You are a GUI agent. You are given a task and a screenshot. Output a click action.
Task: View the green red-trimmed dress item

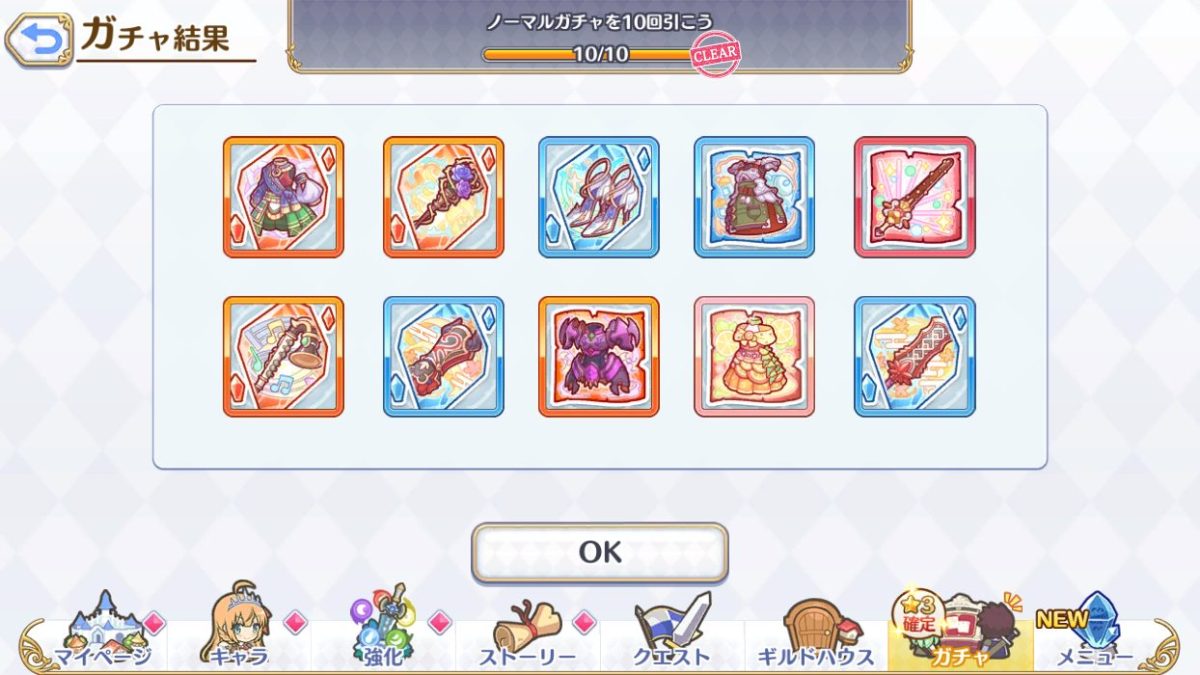[x=754, y=197]
